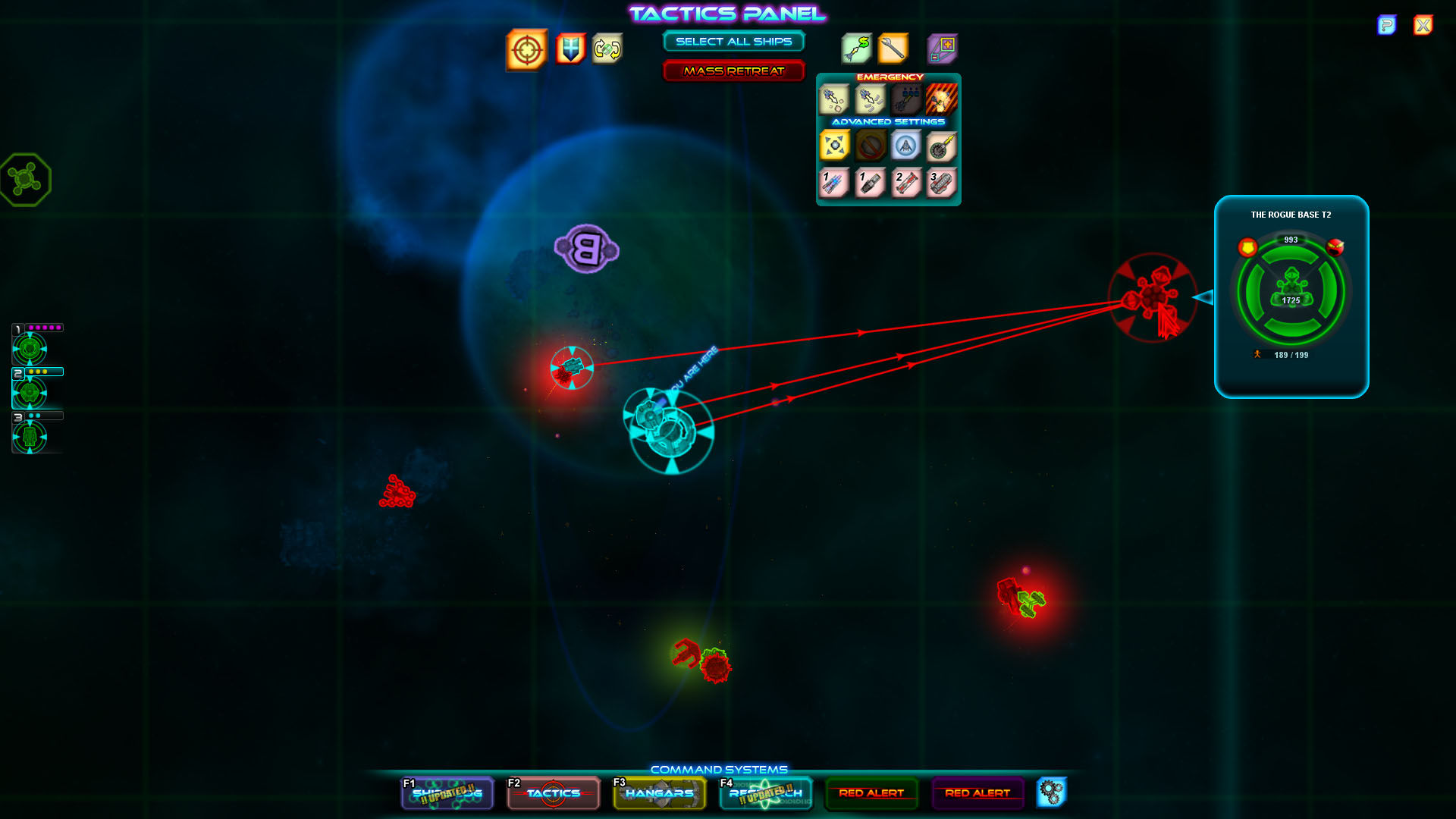The width and height of the screenshot is (1456, 819).
Task: Click the formation spread icon under Advanced Settings
Action: pos(833,146)
